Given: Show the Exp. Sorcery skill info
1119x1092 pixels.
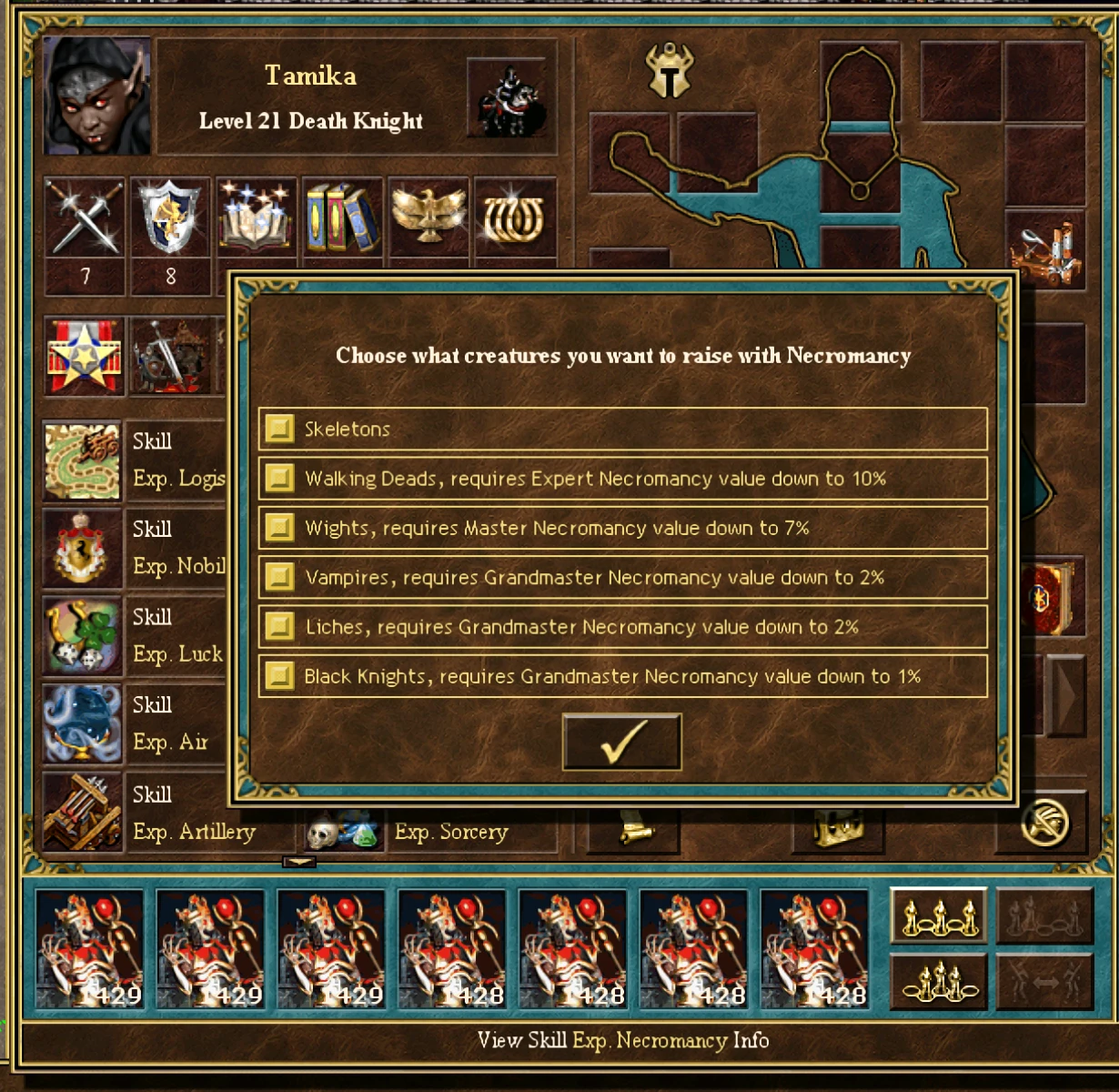Looking at the screenshot, I should pos(342,831).
